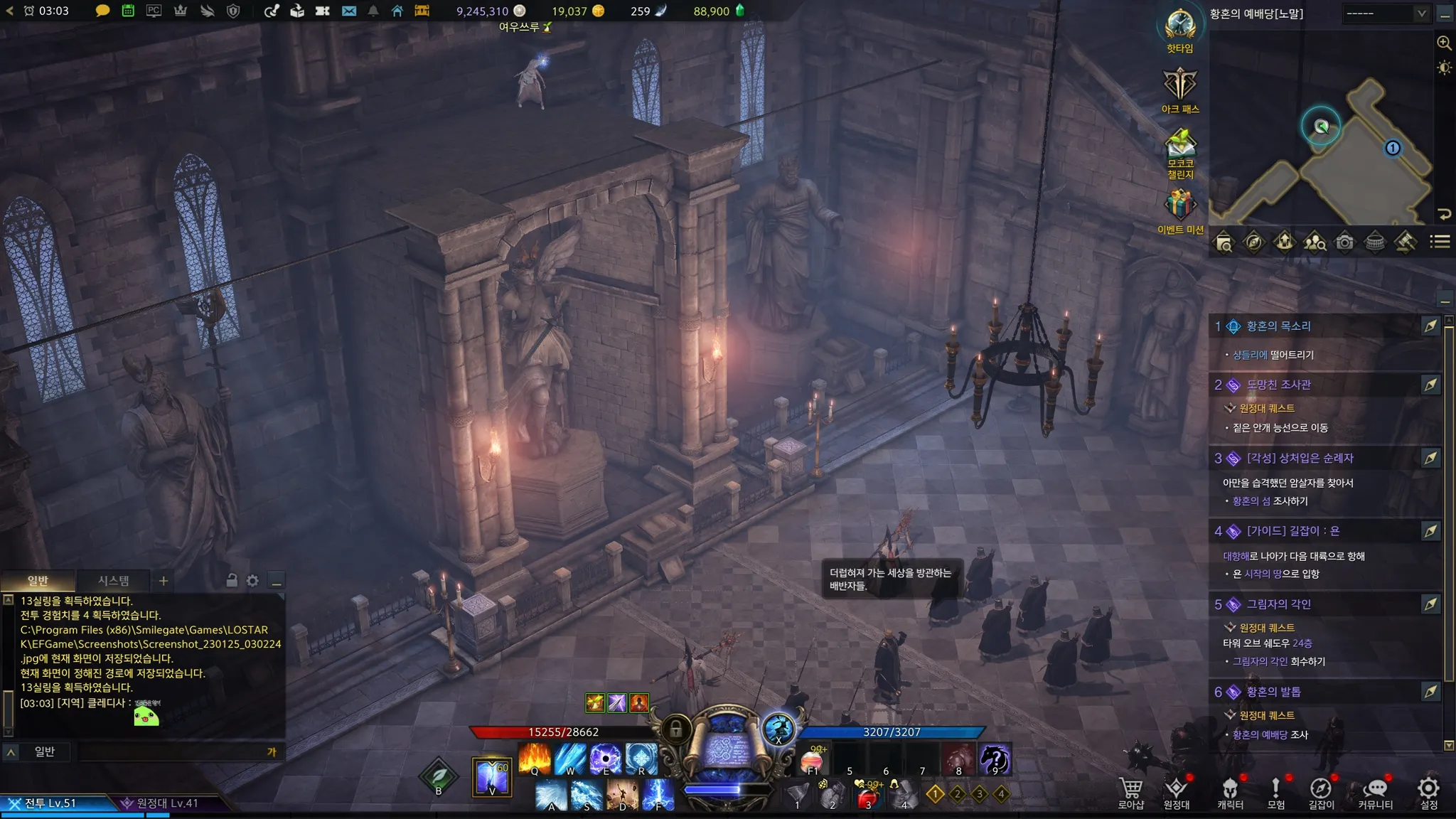The image size is (1456, 819).
Task: Open the 길잡이 guide menu
Action: 1321,791
